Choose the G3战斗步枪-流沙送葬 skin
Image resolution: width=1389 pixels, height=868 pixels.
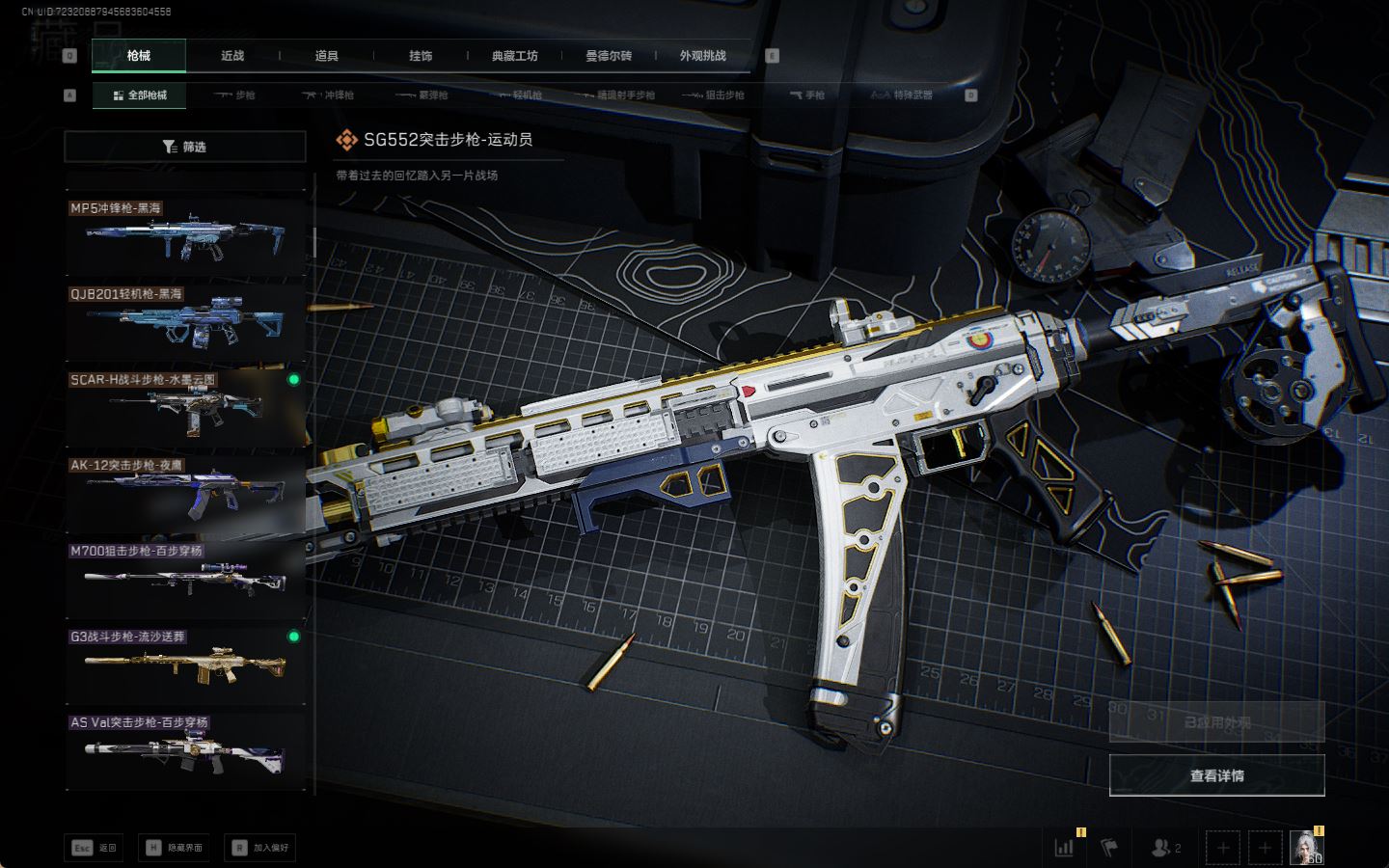pos(185,665)
